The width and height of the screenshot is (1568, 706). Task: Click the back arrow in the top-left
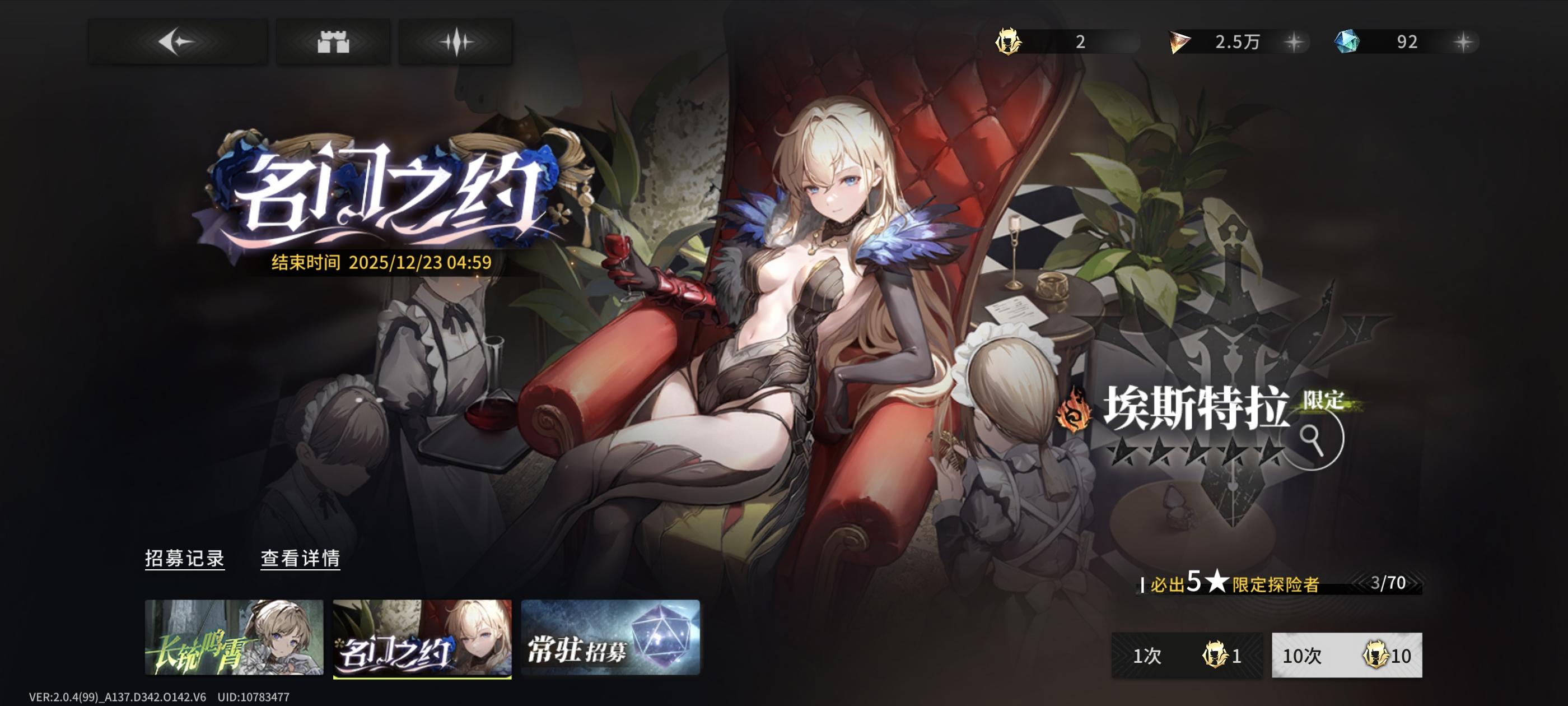pos(177,41)
